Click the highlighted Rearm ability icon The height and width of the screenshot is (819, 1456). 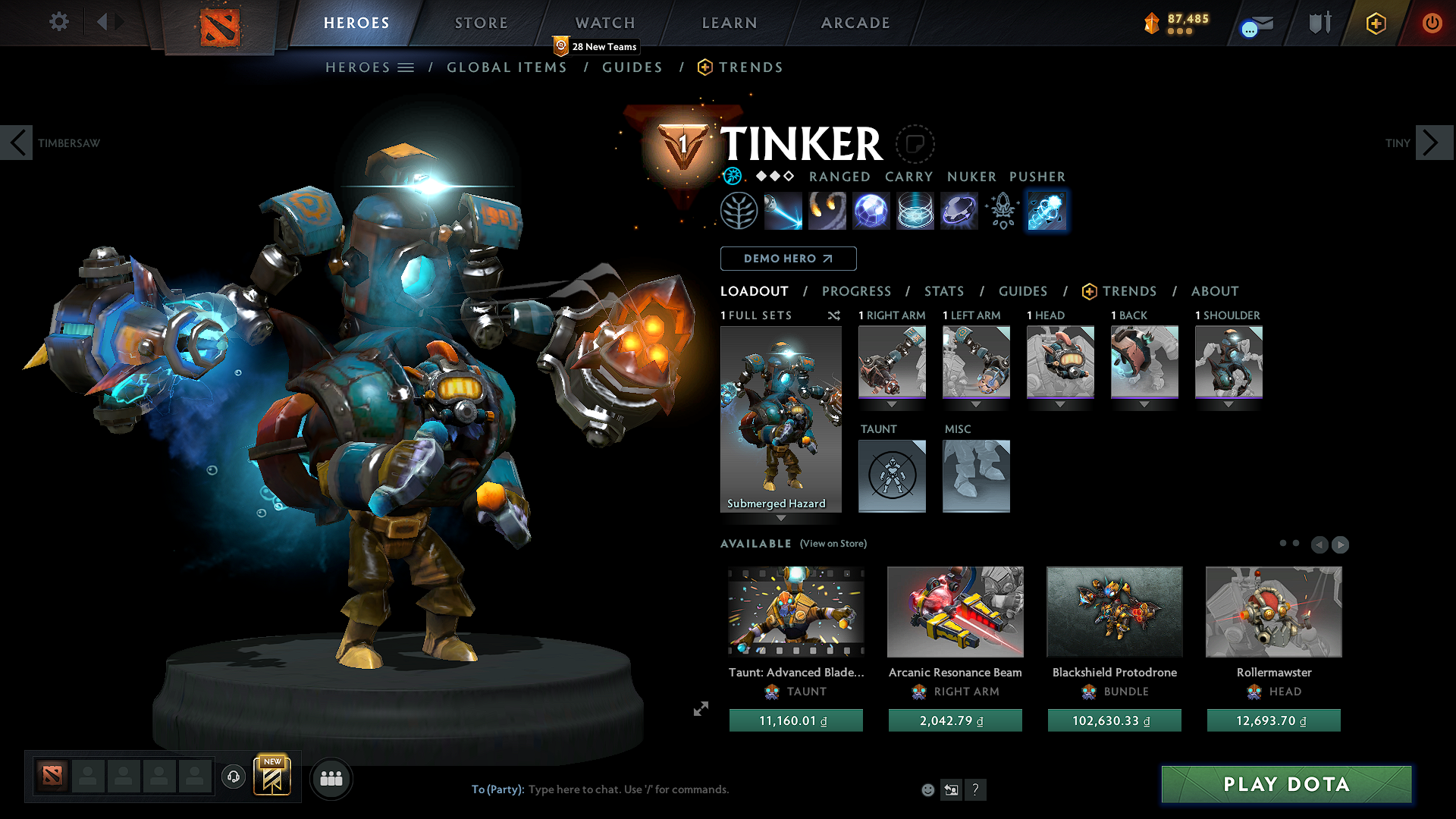1046,210
